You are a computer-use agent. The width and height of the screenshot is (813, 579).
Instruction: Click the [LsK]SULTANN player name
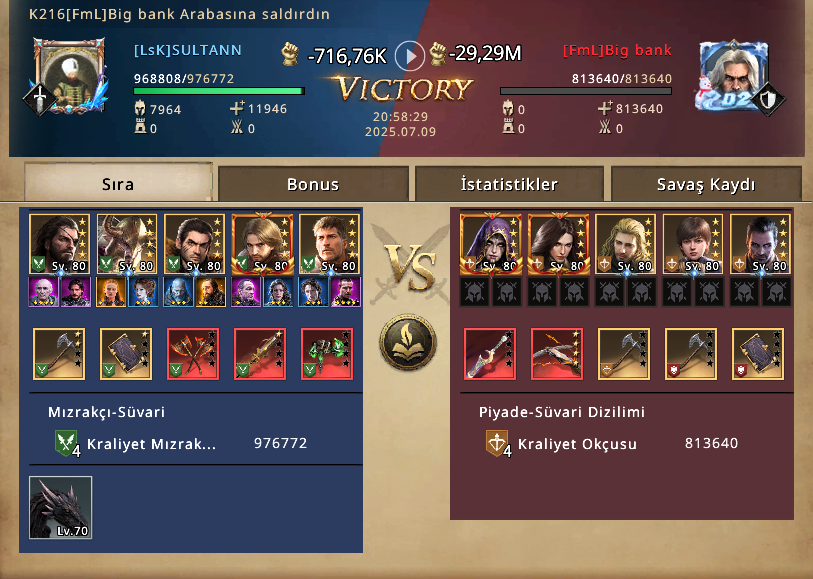tap(188, 50)
